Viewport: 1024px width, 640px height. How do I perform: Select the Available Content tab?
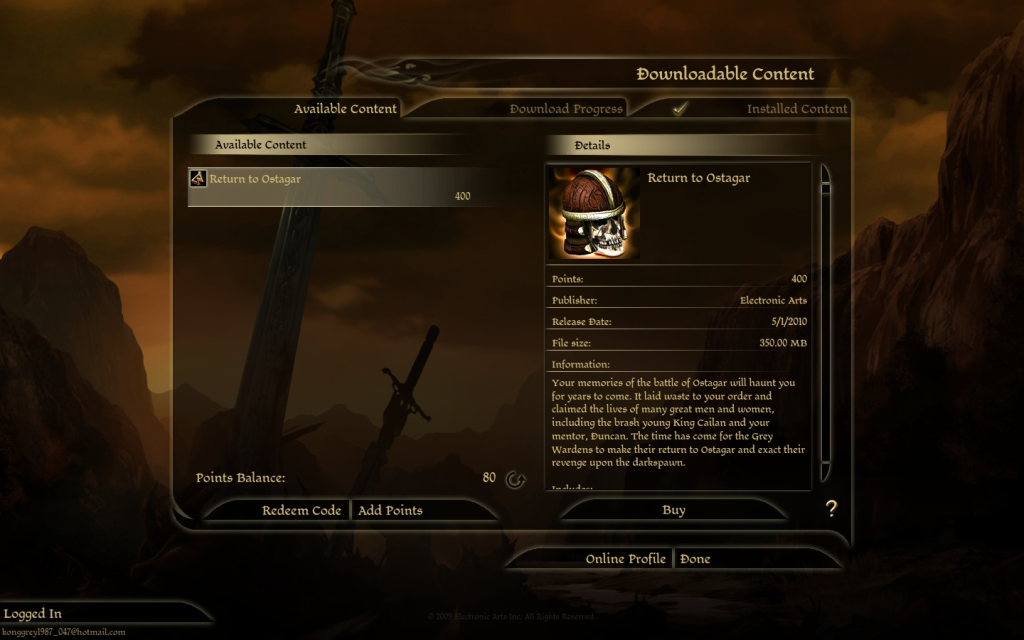click(x=345, y=109)
